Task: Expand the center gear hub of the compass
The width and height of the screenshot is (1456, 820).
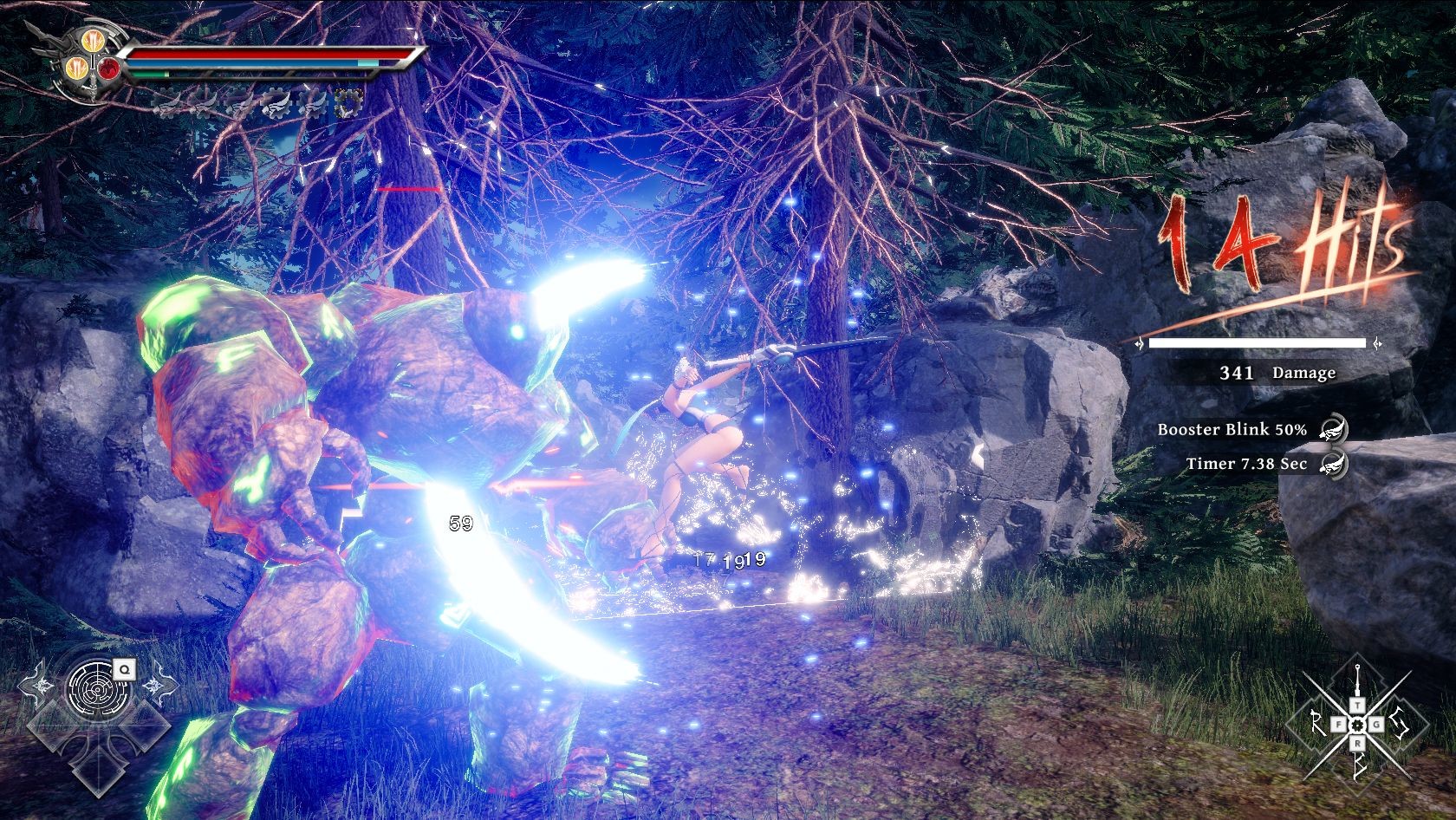Action: [x=1357, y=726]
